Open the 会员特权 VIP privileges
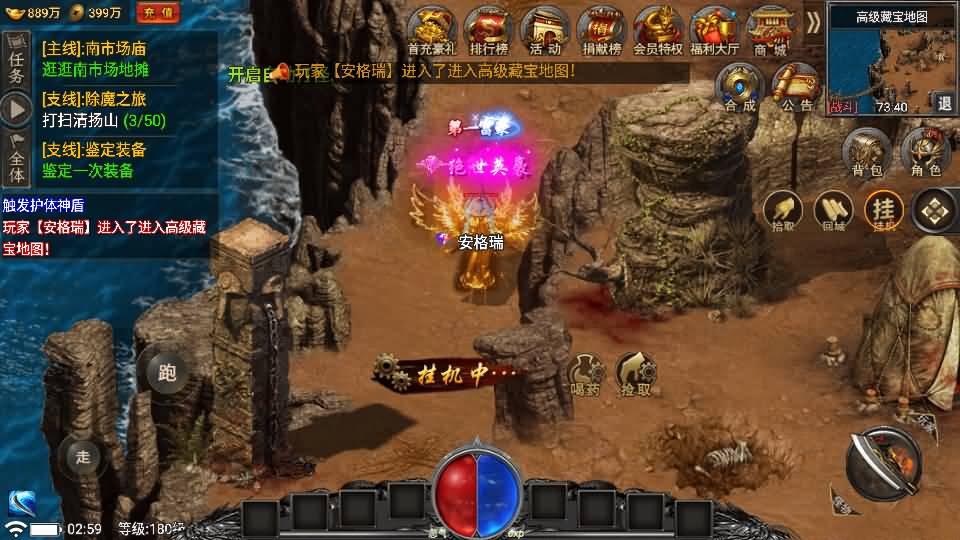This screenshot has height=540, width=960. click(x=657, y=30)
